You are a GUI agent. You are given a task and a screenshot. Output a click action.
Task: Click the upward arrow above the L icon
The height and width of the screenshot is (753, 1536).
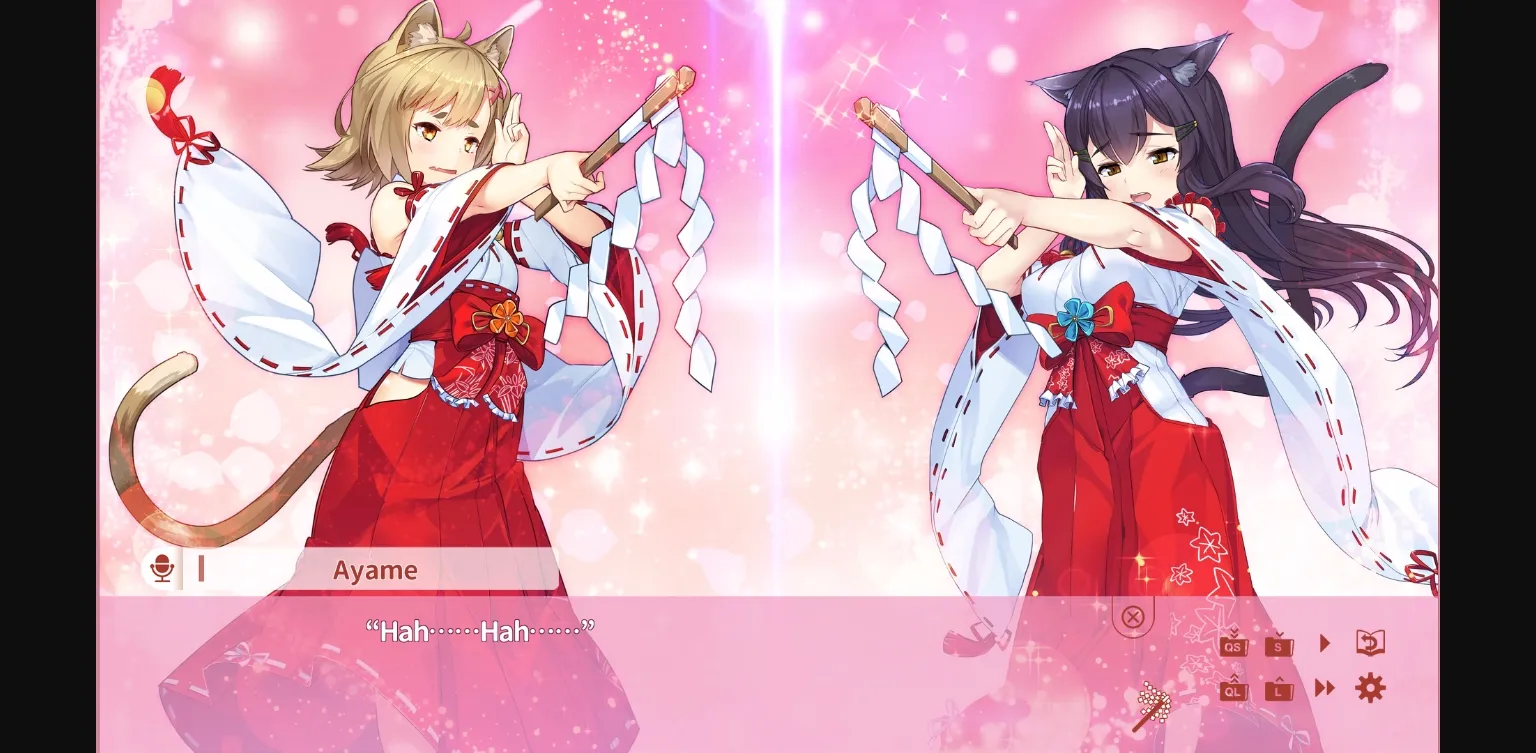tap(1279, 679)
